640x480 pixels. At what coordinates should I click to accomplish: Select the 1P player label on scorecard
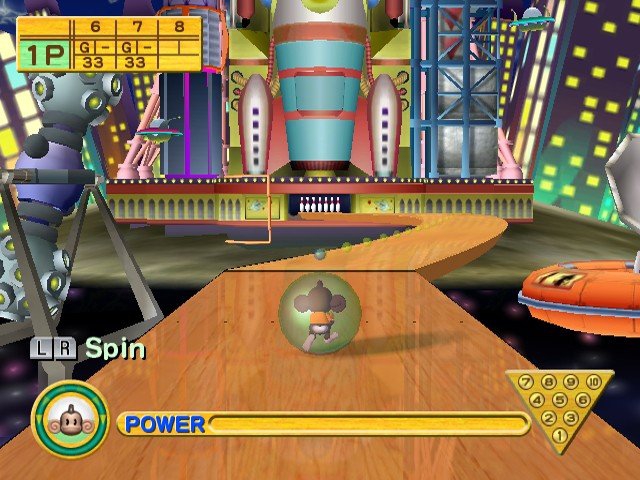pyautogui.click(x=41, y=54)
